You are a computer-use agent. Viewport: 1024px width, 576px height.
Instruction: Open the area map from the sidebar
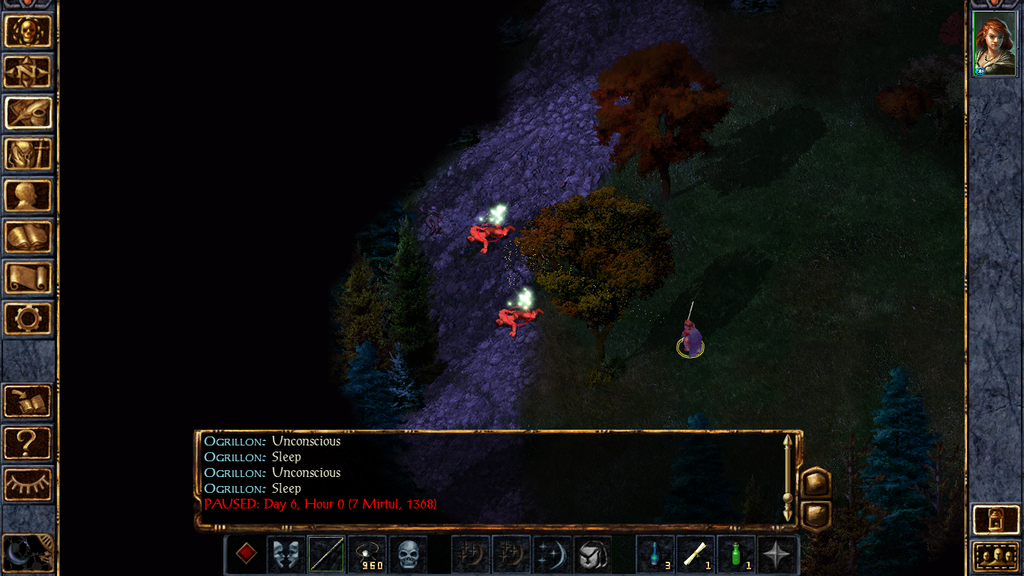28,71
